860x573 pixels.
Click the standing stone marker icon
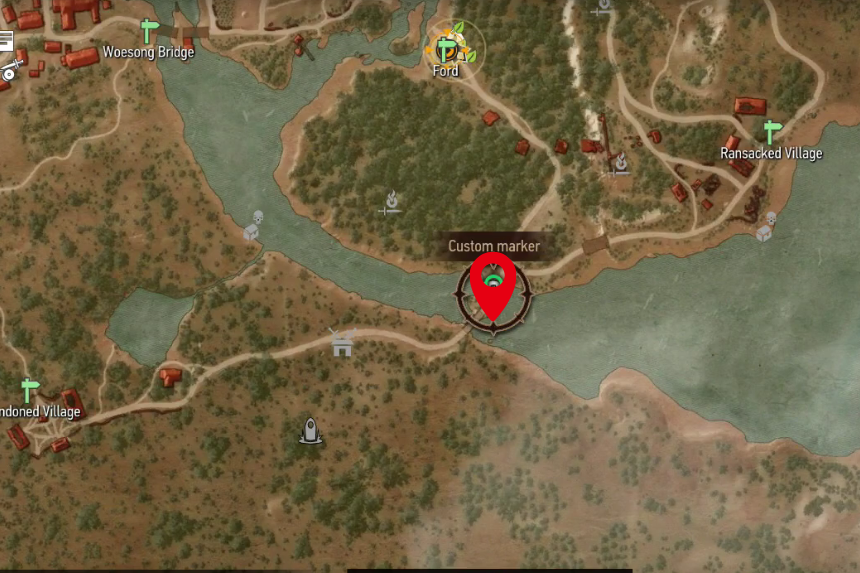(x=311, y=431)
